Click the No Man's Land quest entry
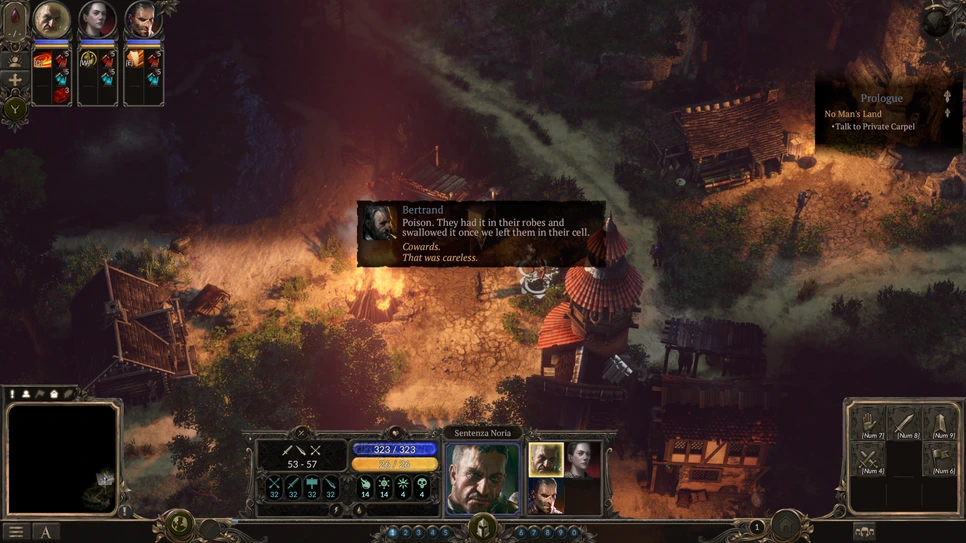Viewport: 966px width, 543px height. tap(853, 114)
